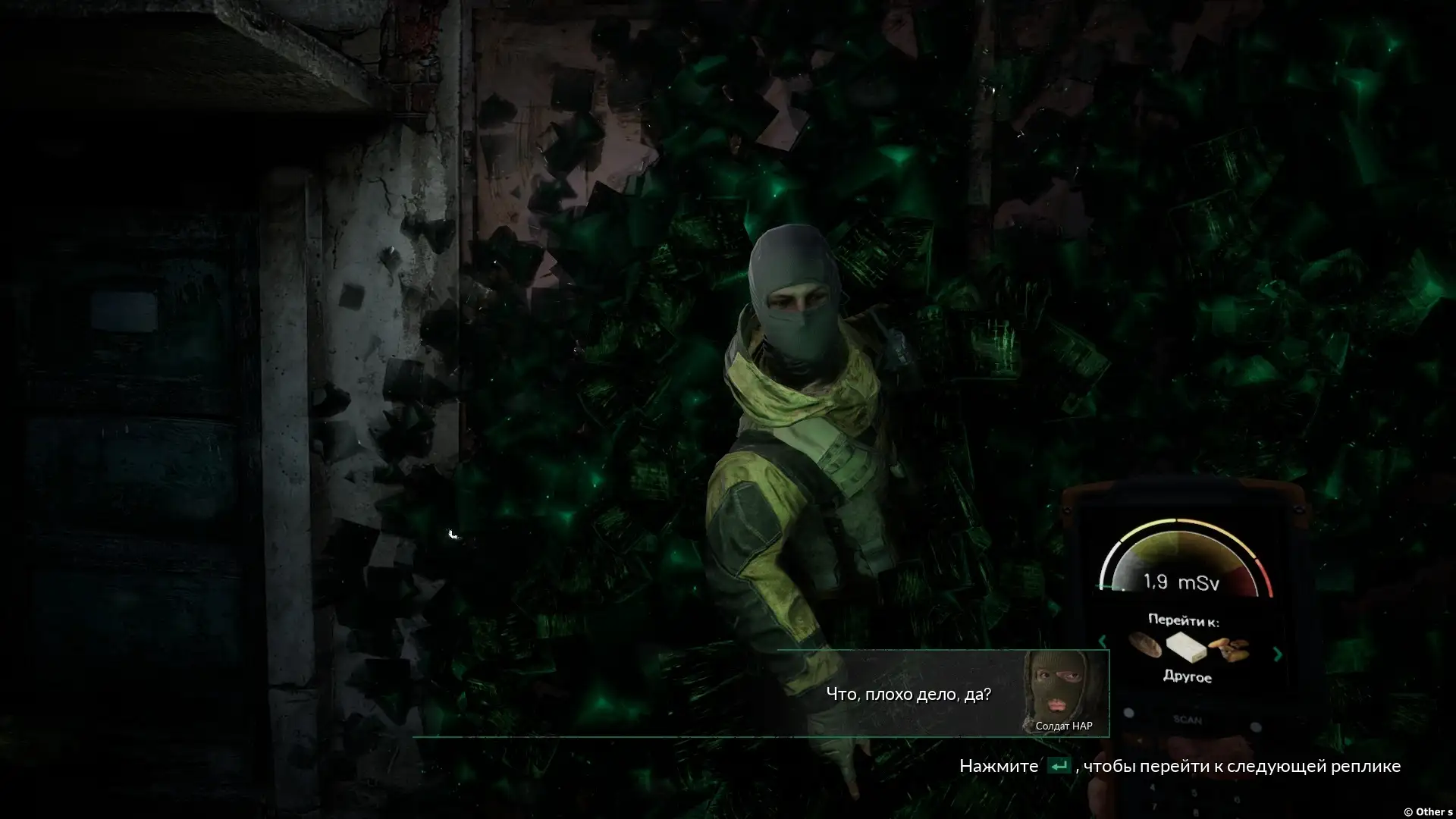
Task: Click the Солдат НАР speaker portrait
Action: tap(1063, 688)
